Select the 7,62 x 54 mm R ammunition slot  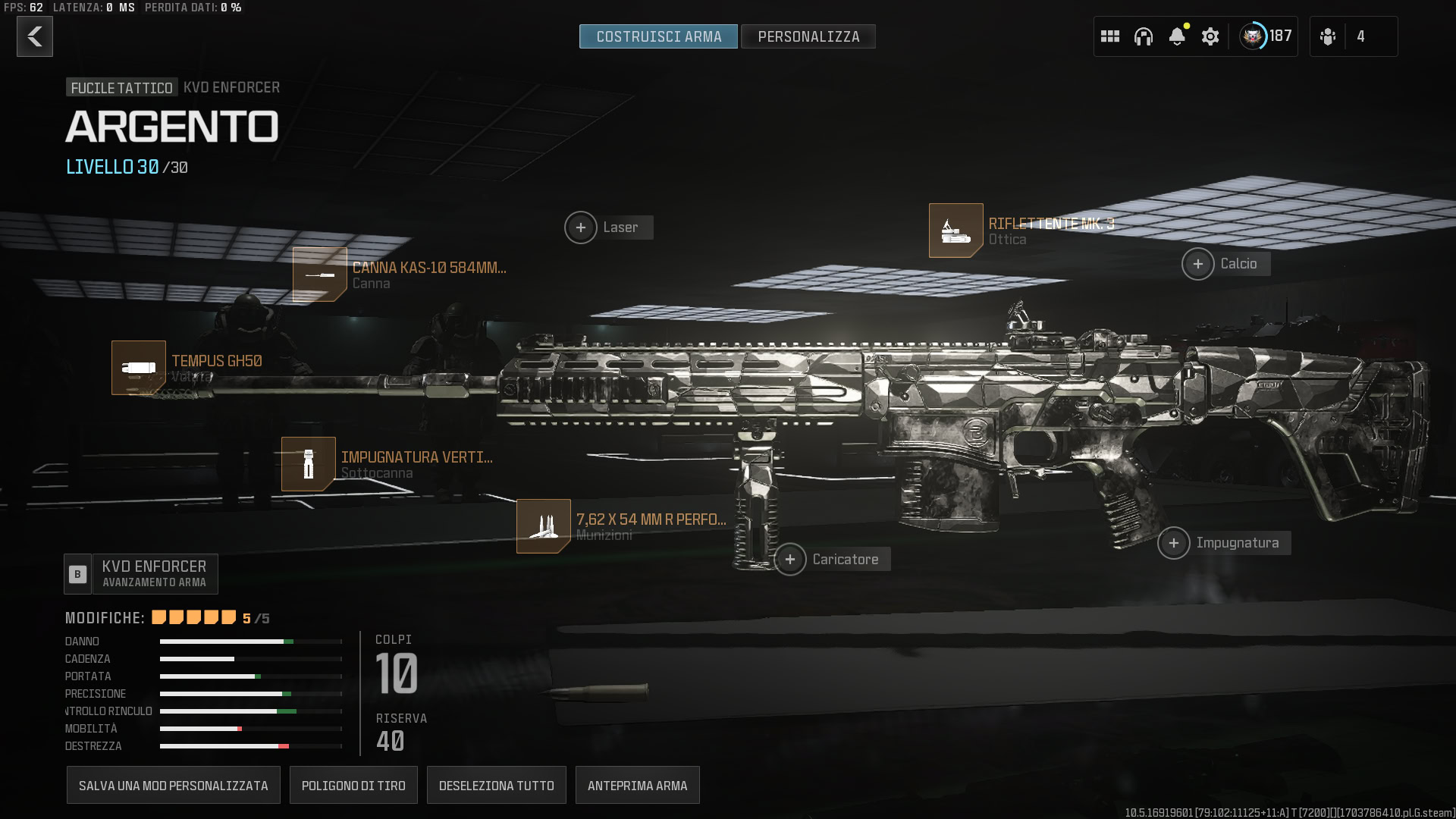tap(544, 526)
